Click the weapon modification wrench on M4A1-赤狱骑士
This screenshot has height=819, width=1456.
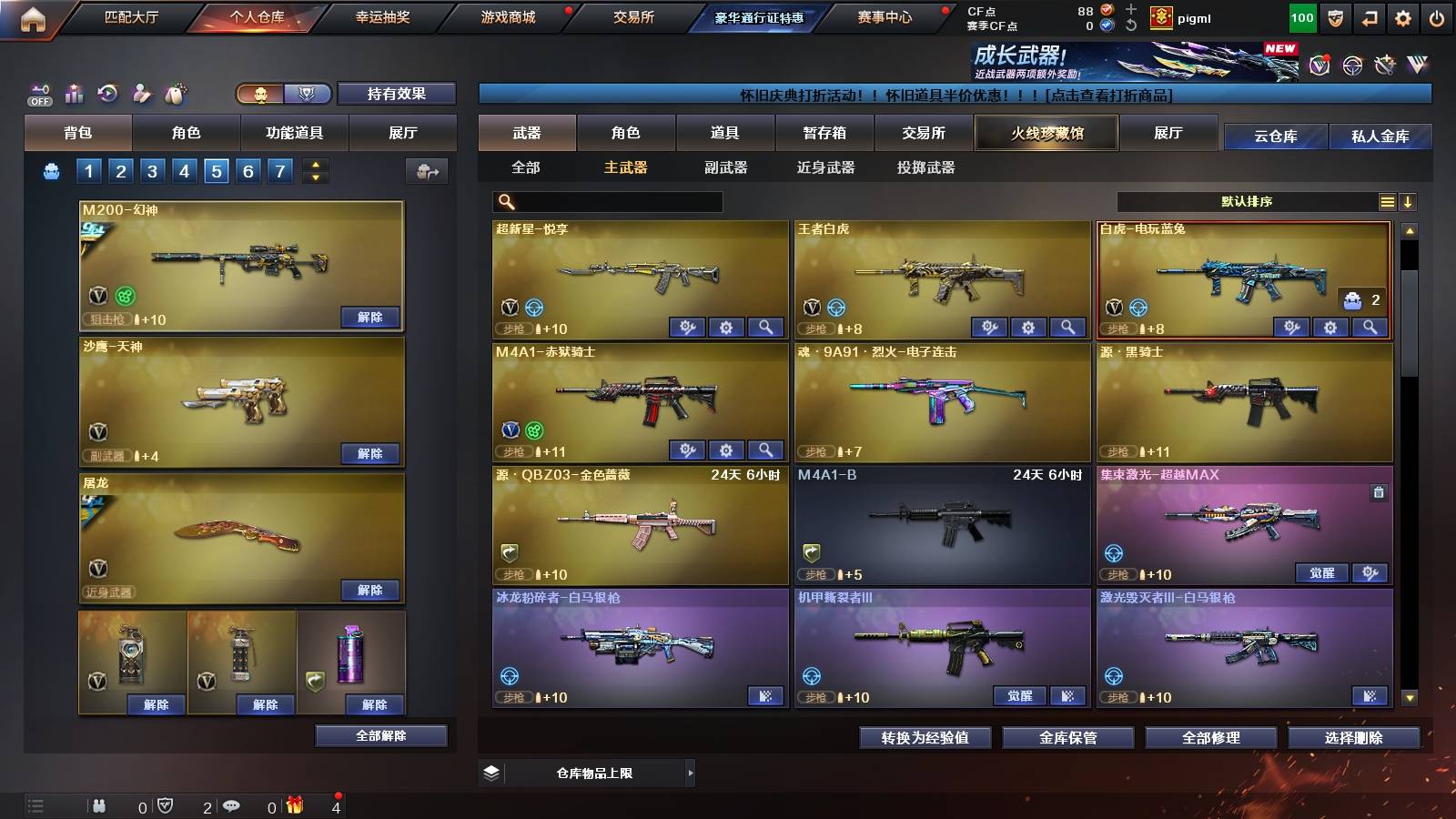[689, 450]
